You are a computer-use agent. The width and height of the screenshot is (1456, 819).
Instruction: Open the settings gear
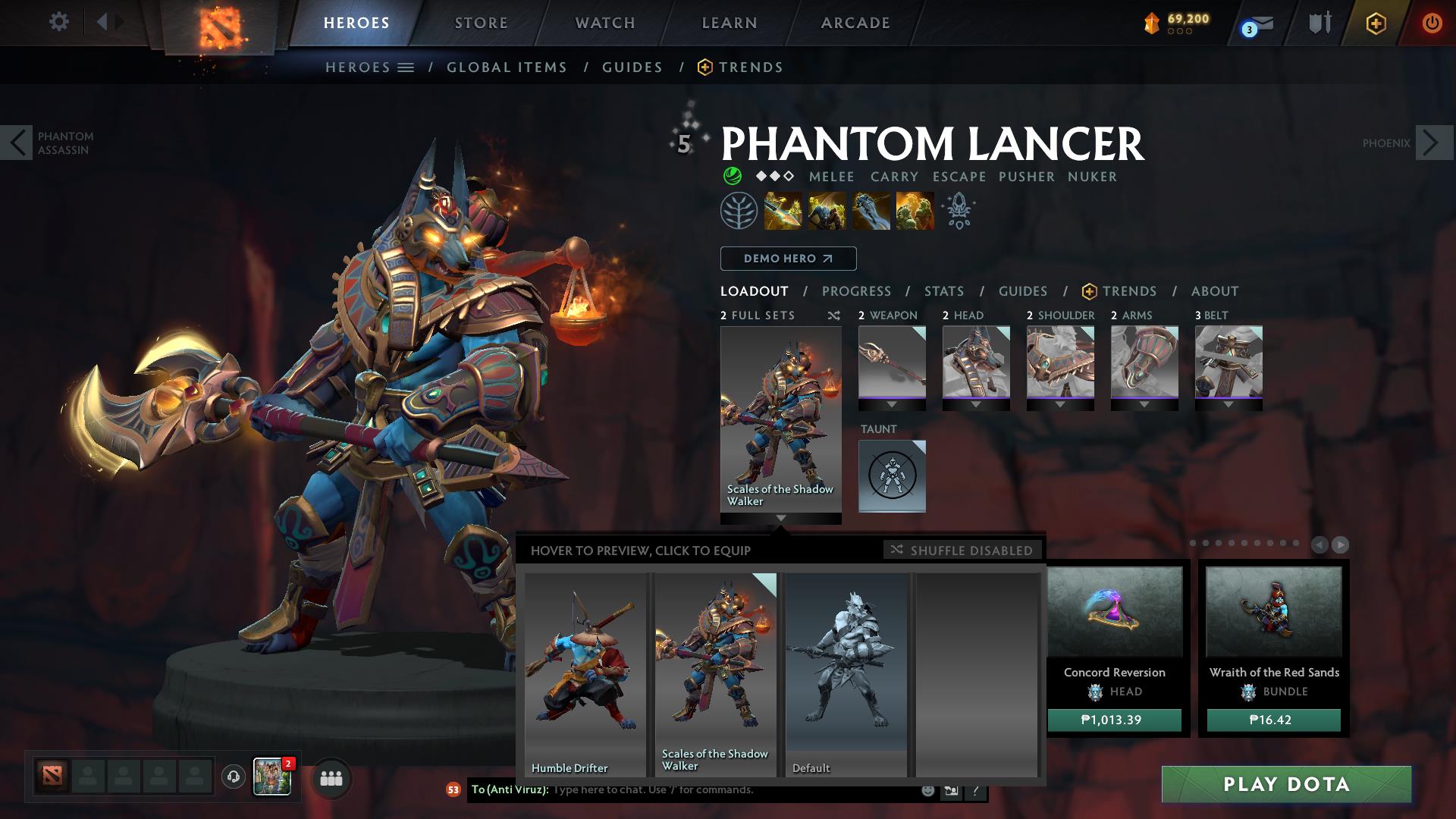58,22
